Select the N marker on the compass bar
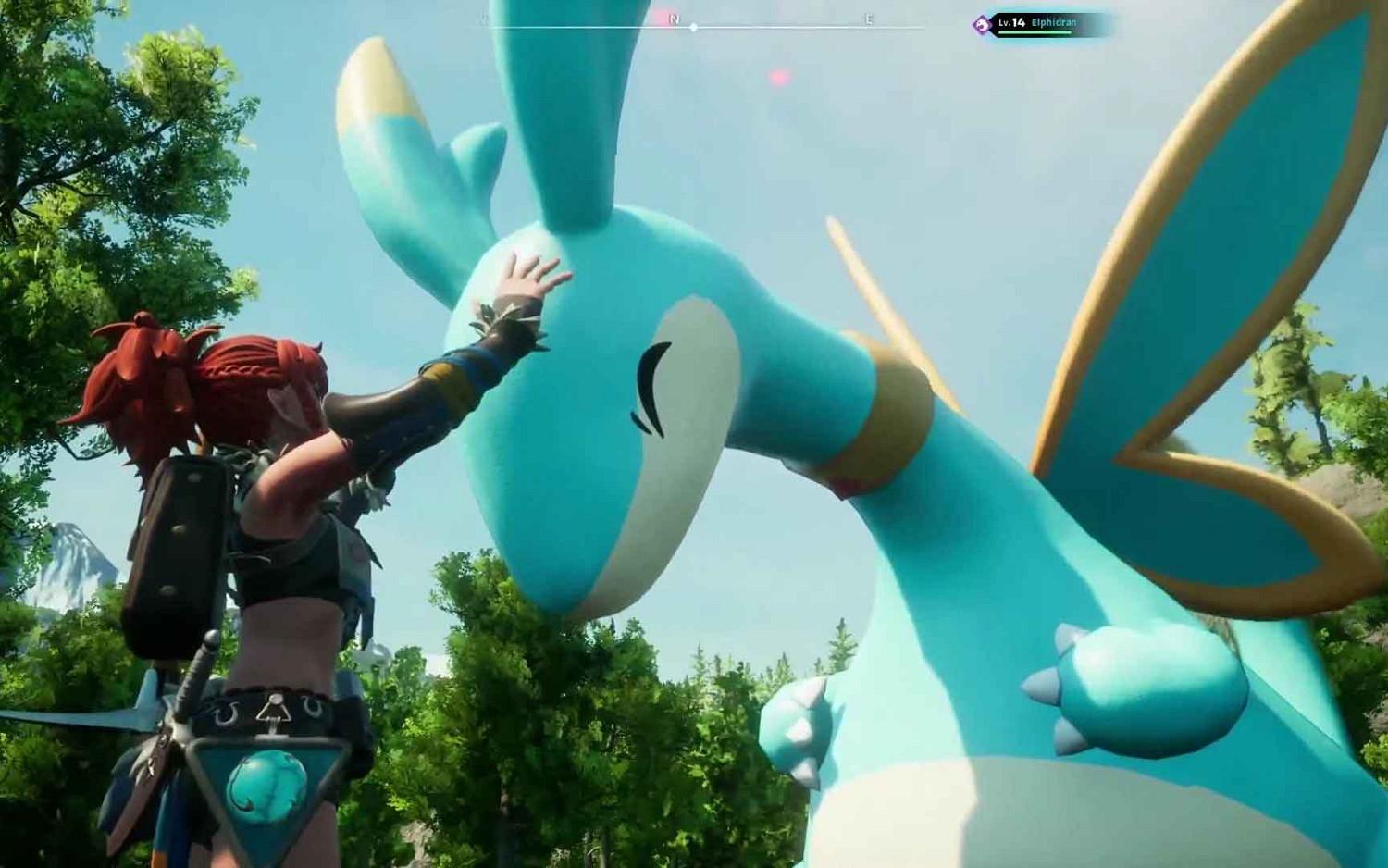Screen dimensions: 1388x868 674,19
